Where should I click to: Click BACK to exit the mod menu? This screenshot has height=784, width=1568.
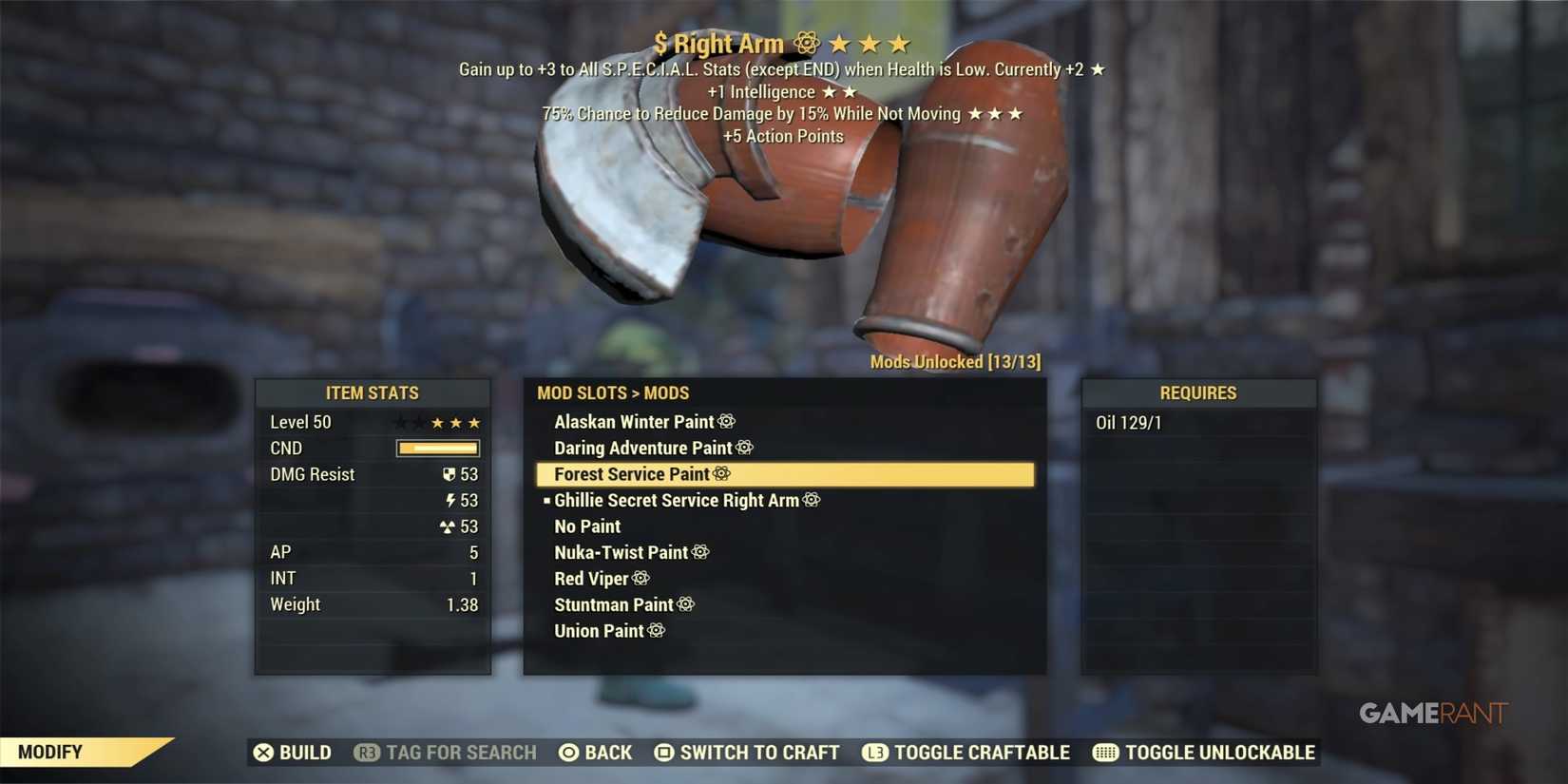point(596,752)
